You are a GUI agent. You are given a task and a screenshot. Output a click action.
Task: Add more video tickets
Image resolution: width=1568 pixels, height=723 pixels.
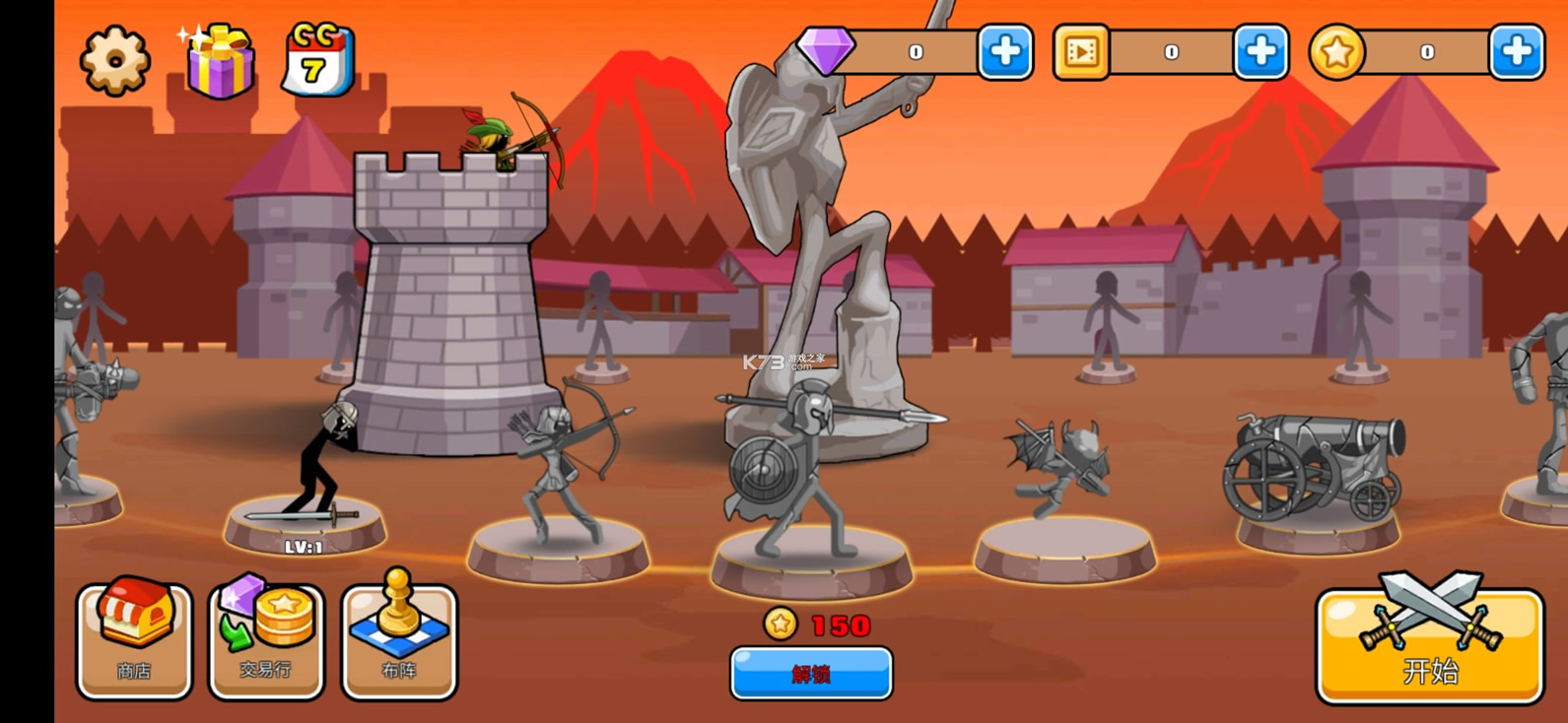coord(1261,51)
